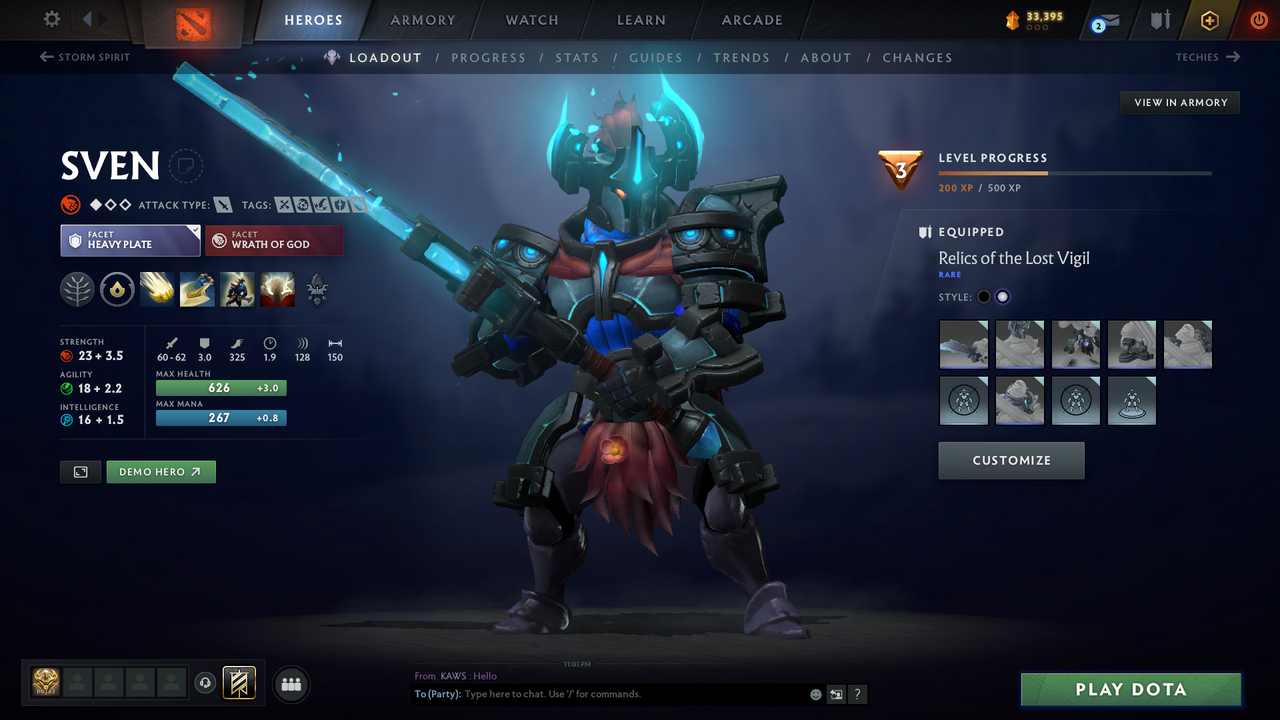Select the Heavy Plate facet

click(x=130, y=240)
